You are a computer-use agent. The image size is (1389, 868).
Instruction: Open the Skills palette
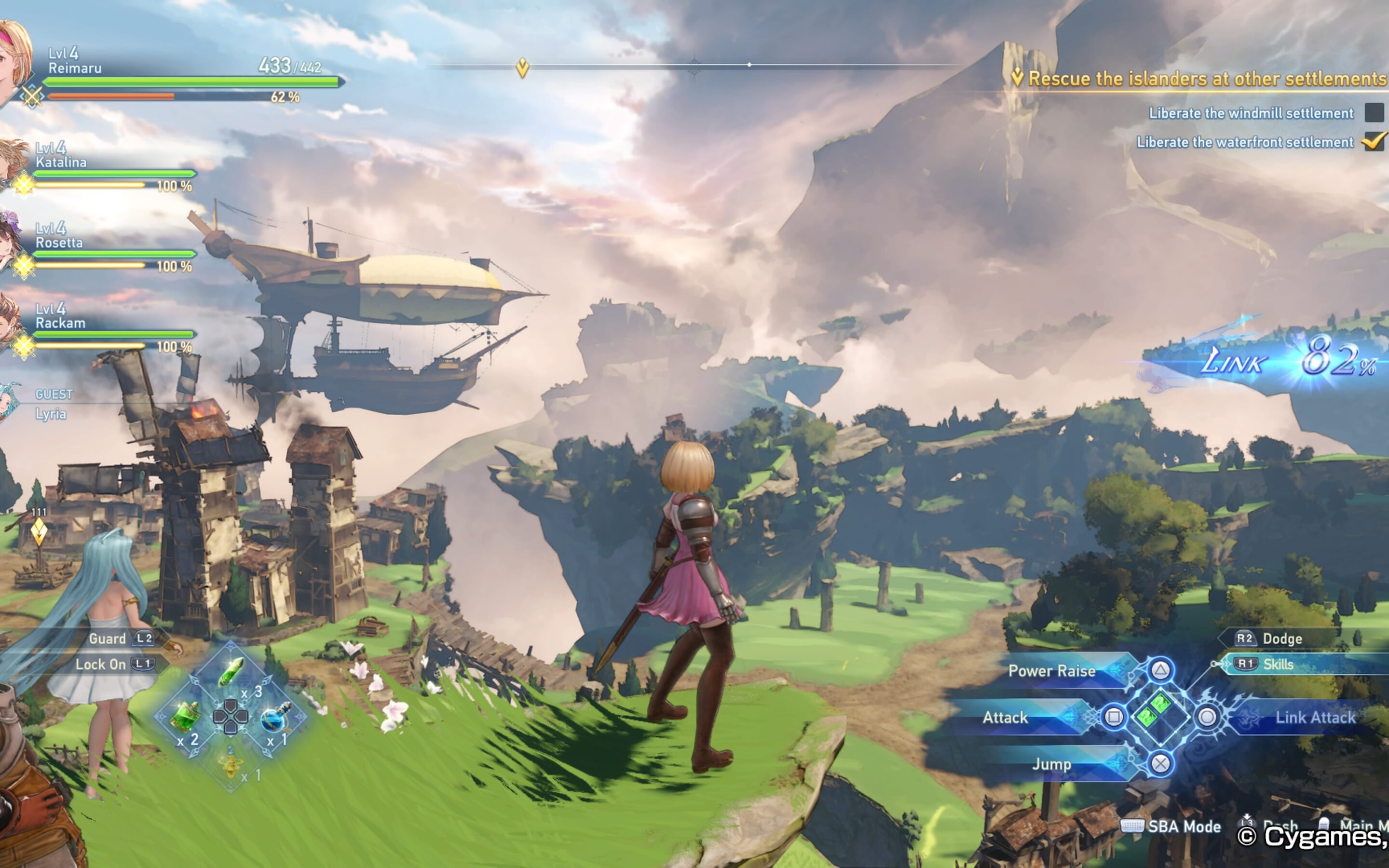(1278, 664)
